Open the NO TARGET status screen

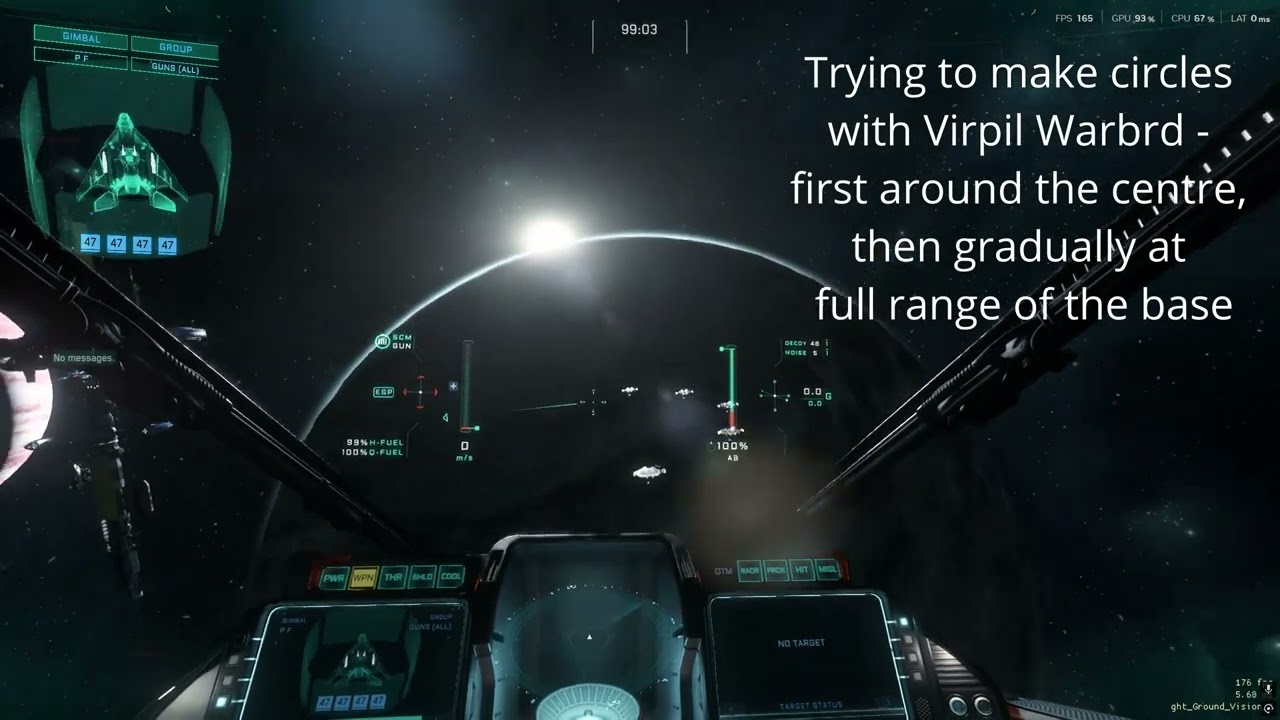click(800, 643)
